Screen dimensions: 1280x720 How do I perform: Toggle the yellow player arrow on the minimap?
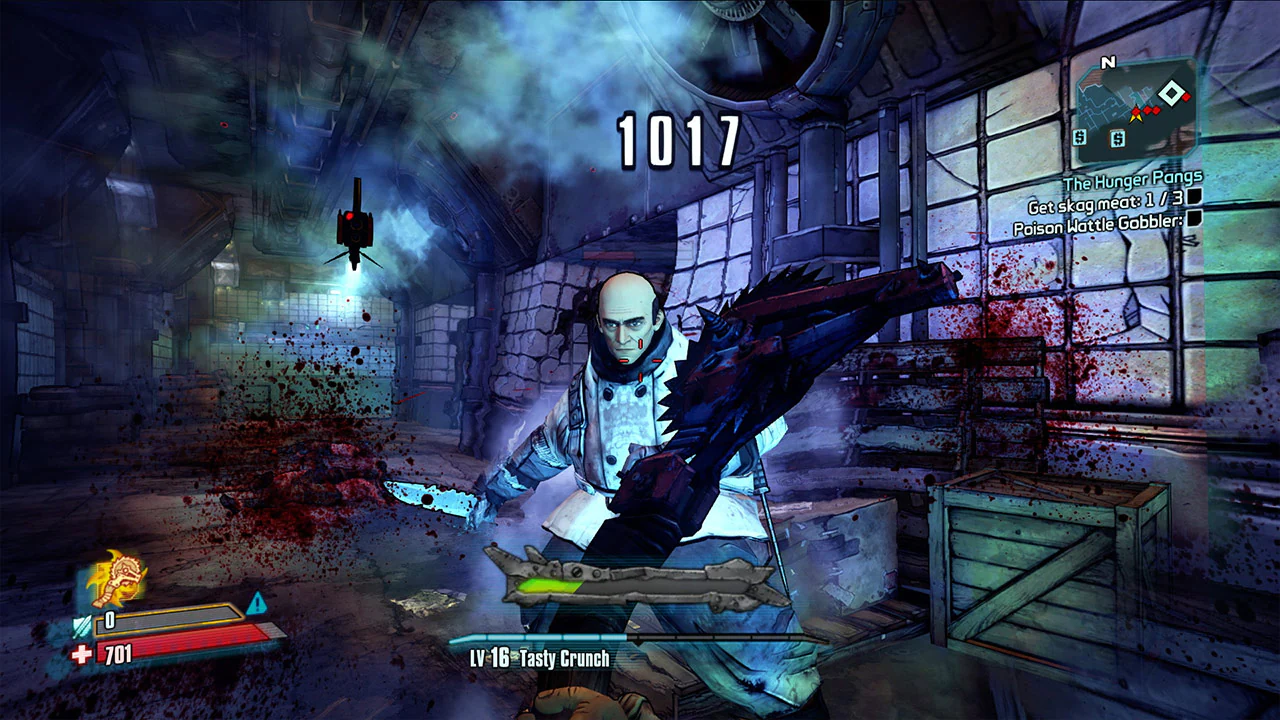click(x=1137, y=117)
